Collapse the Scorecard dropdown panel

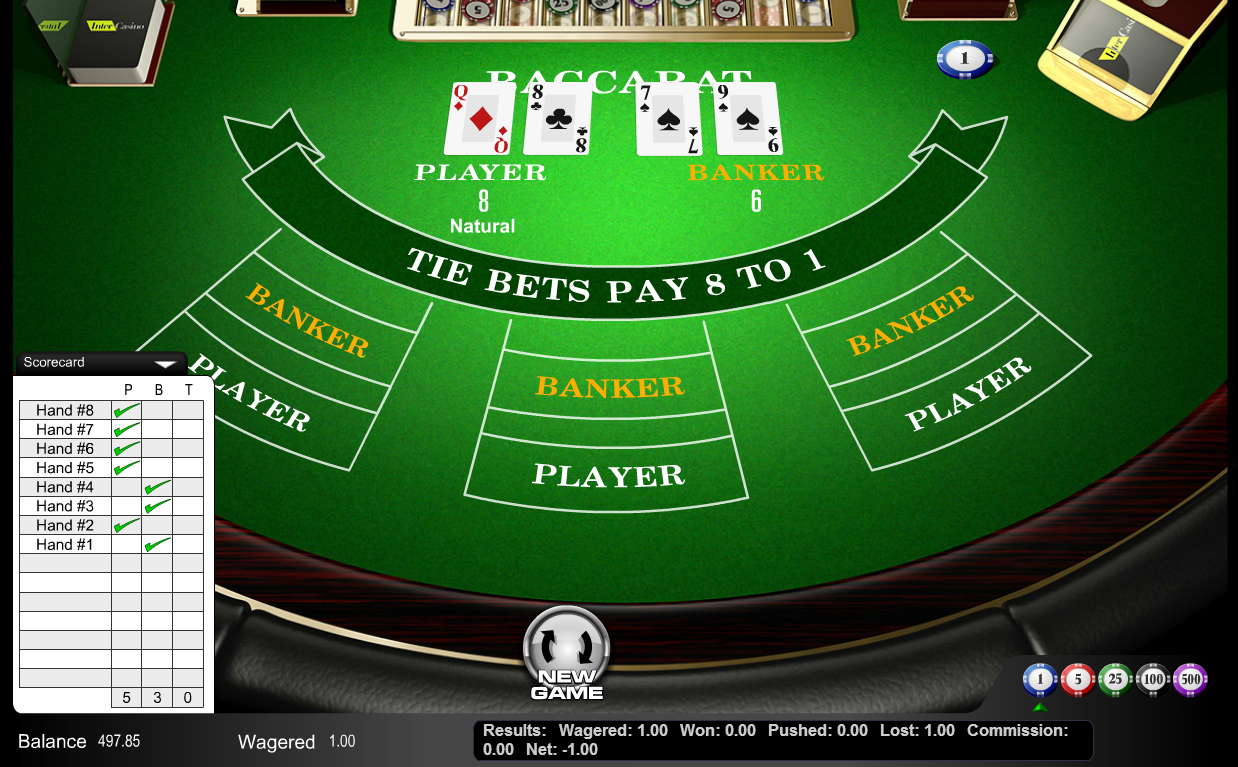coord(165,363)
